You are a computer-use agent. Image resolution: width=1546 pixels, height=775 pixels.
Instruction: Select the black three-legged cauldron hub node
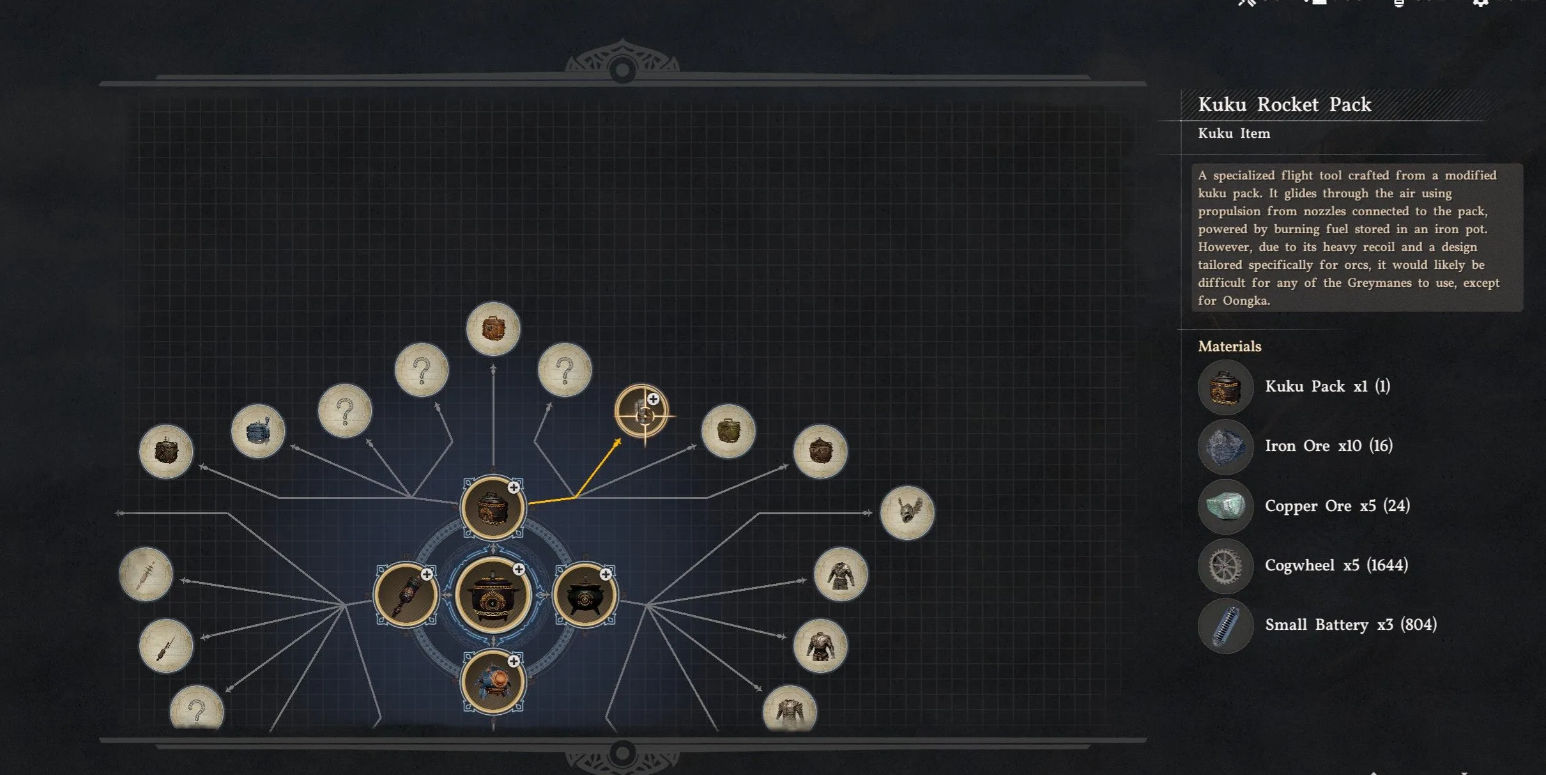pos(584,594)
